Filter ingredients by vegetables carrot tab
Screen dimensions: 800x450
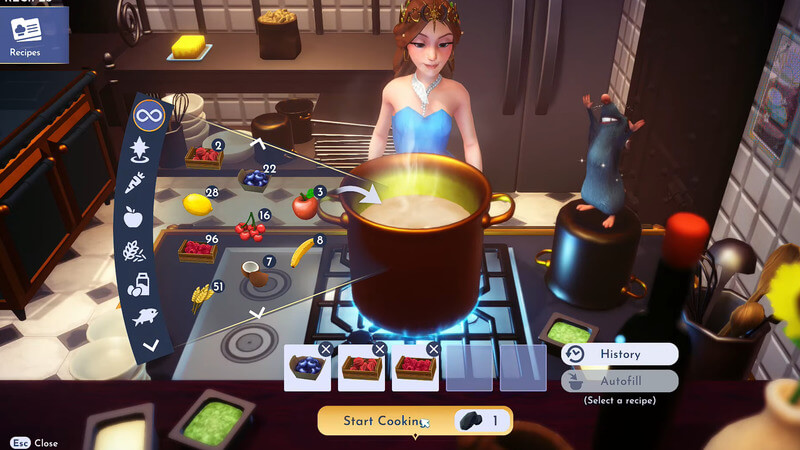135,183
